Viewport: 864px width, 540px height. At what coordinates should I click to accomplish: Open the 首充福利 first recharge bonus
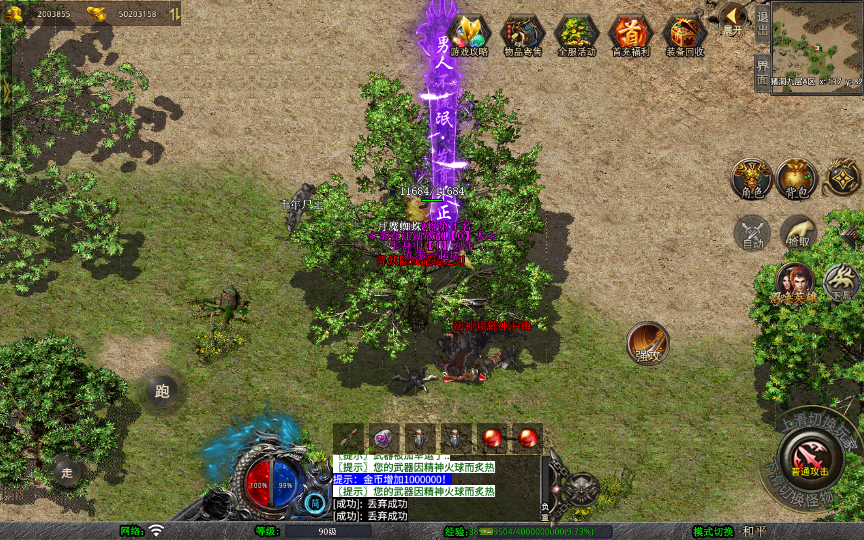coord(631,36)
